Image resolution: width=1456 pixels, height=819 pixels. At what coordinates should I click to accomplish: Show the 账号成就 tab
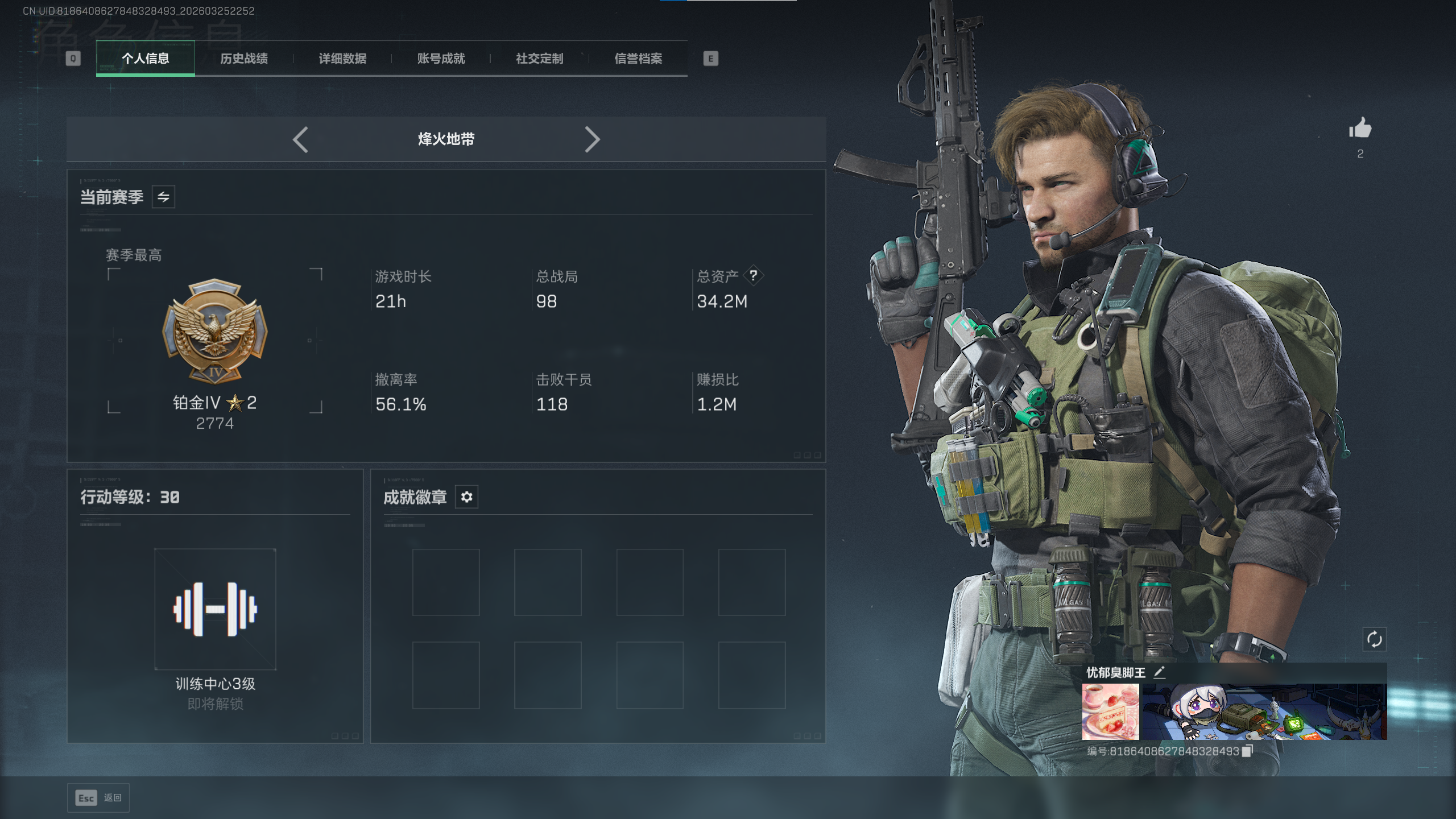441,59
